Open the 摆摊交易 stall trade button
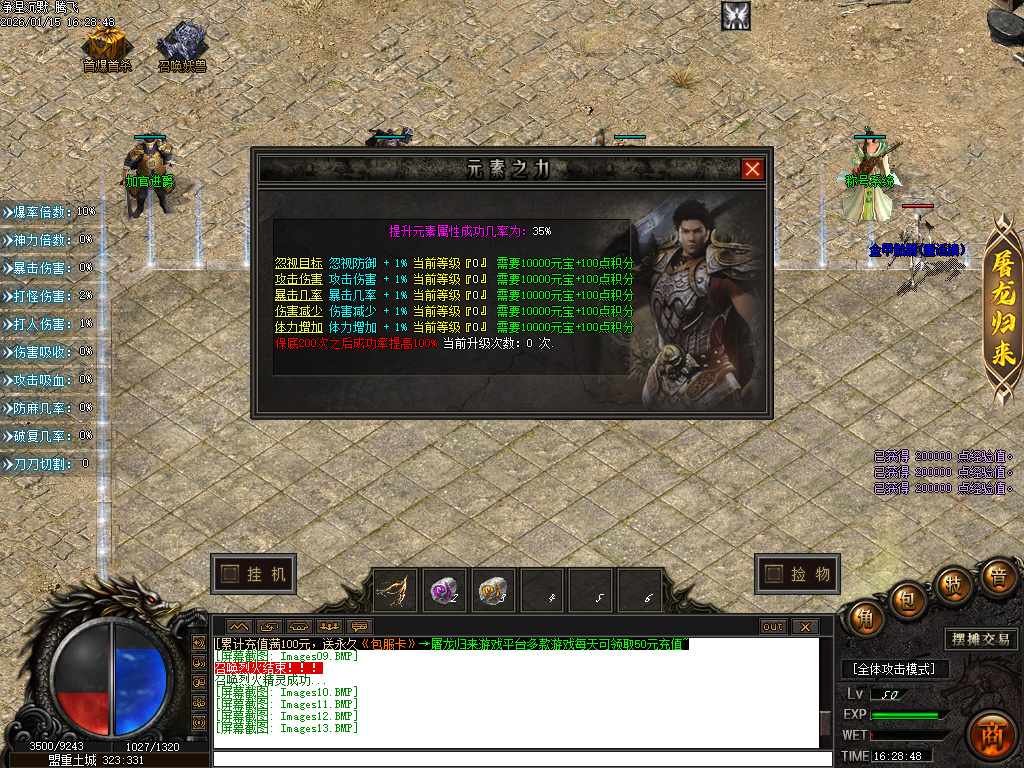Screen dimensions: 1024x768 point(980,639)
